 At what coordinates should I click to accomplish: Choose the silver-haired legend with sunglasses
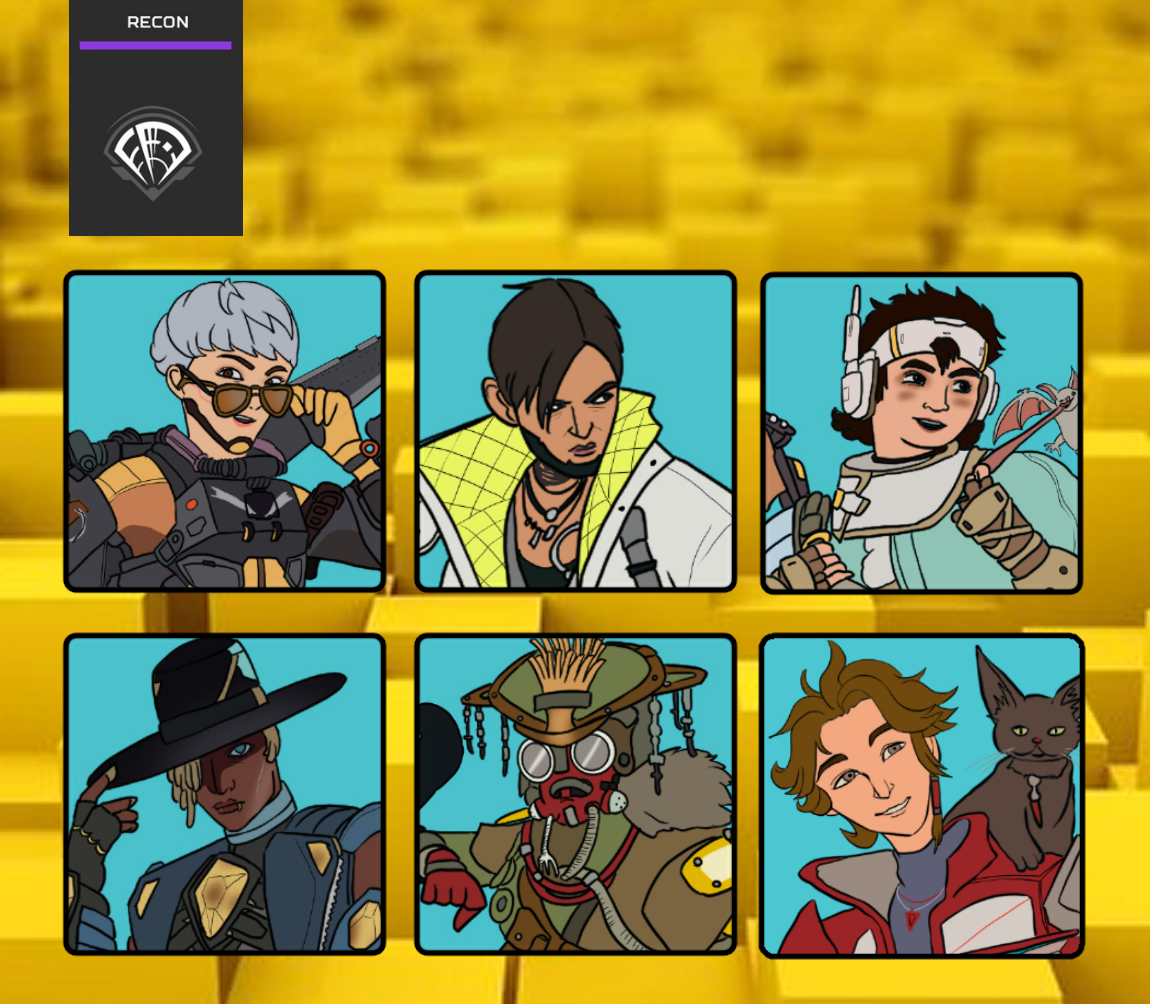(x=224, y=432)
